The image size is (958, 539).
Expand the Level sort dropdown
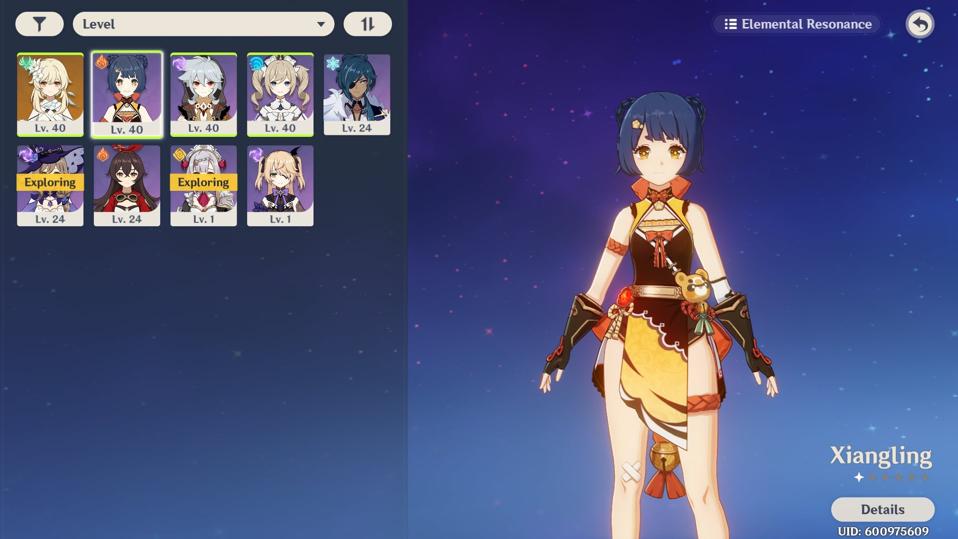point(203,24)
